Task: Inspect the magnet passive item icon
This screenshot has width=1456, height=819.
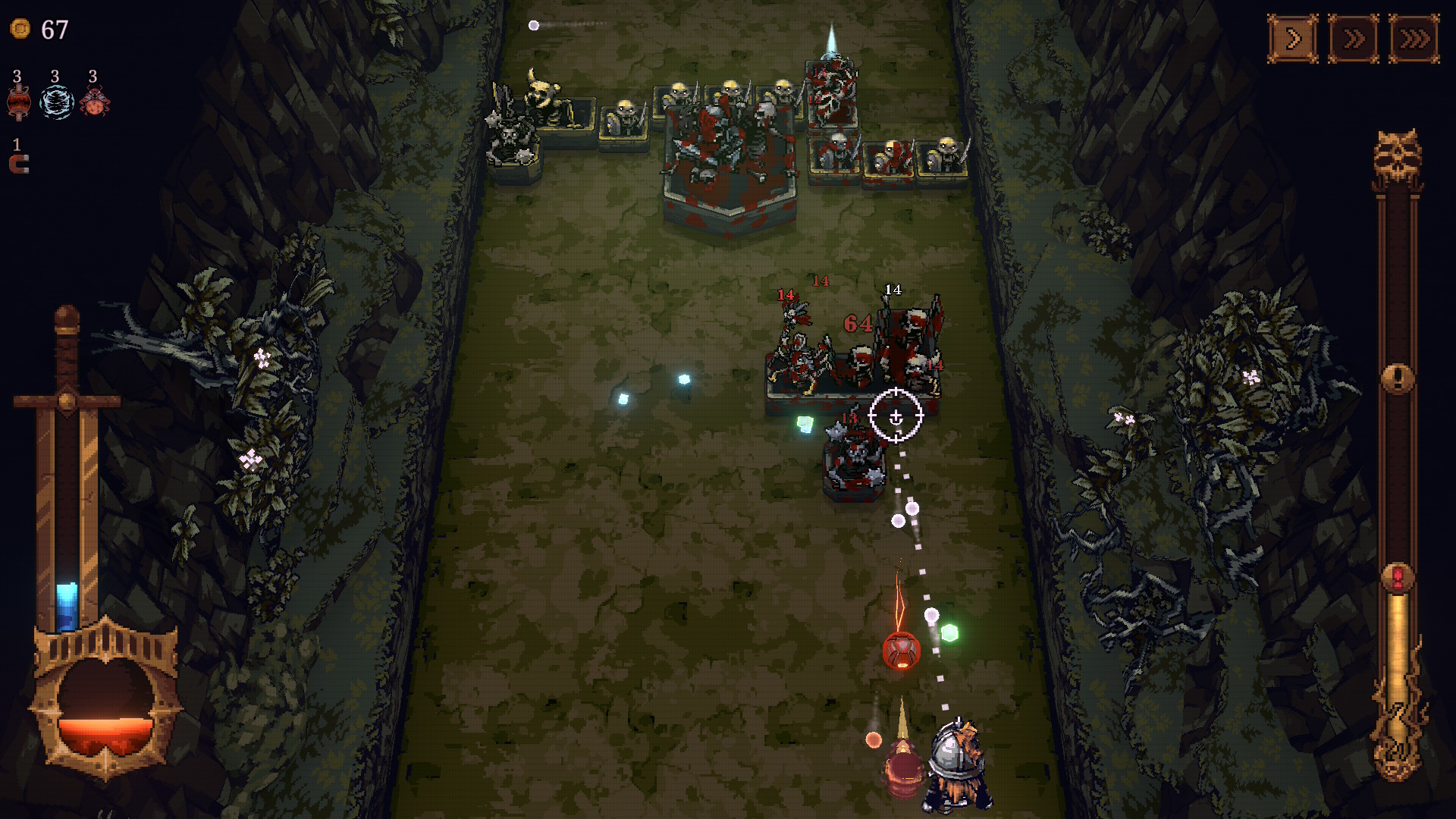Action: [x=19, y=165]
